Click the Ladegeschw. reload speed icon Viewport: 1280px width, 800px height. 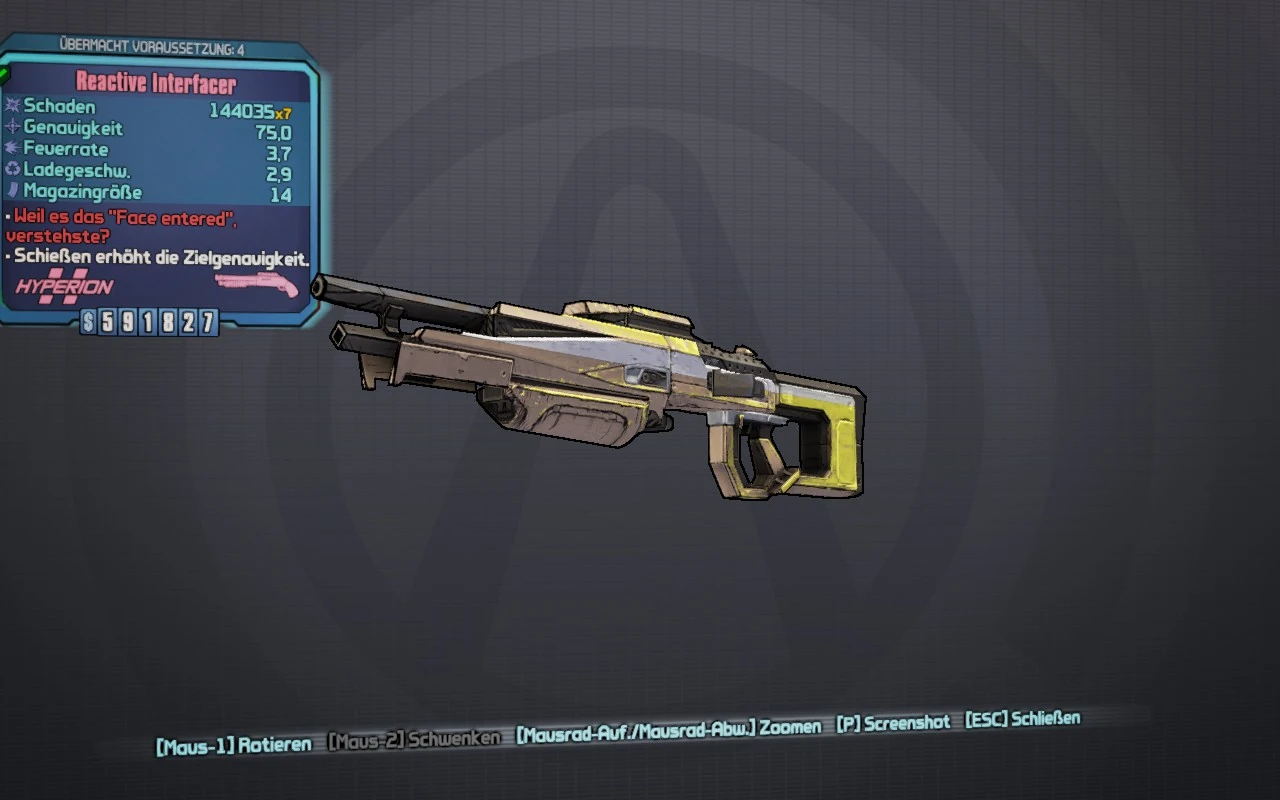point(11,170)
